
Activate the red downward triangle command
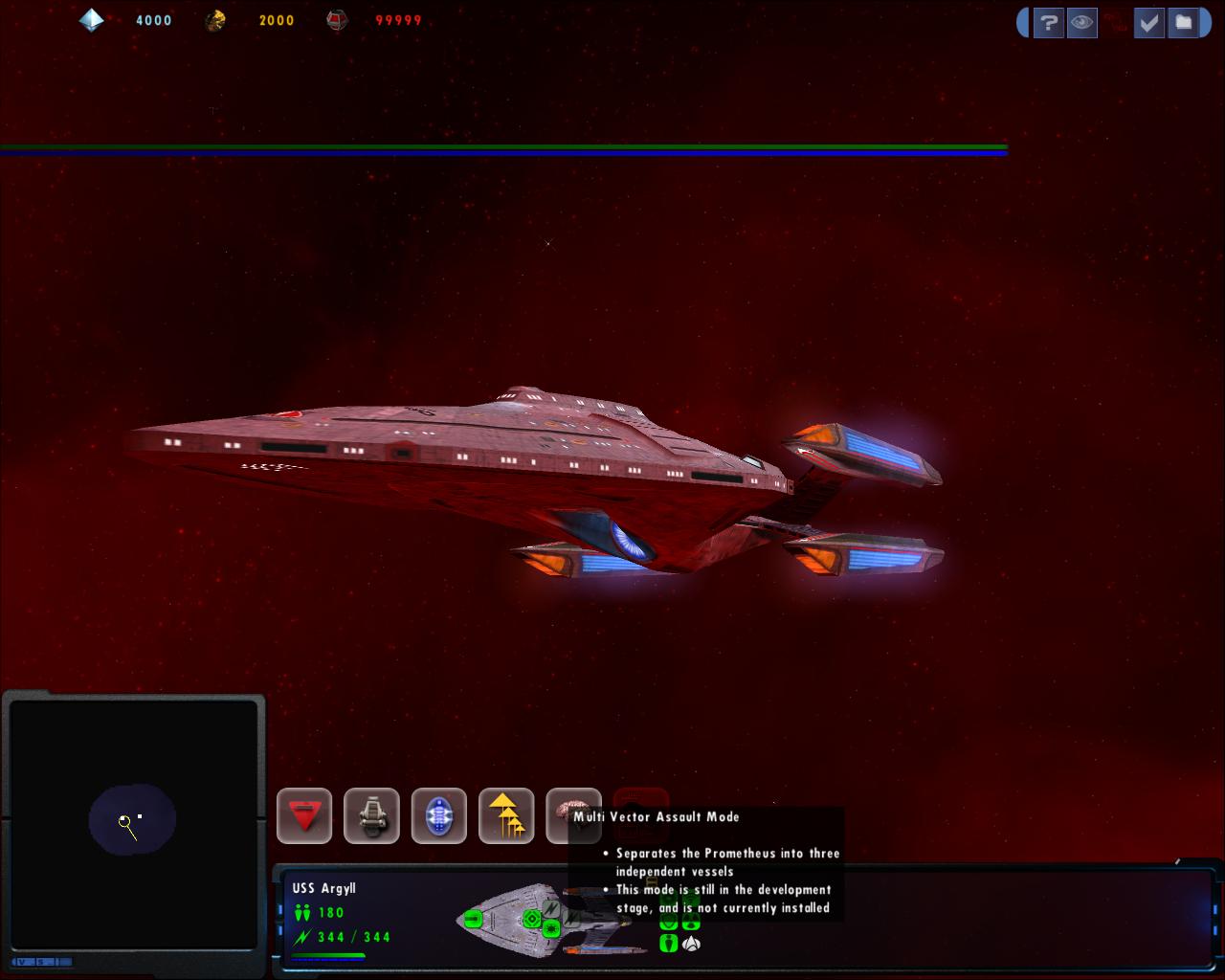pos(304,816)
